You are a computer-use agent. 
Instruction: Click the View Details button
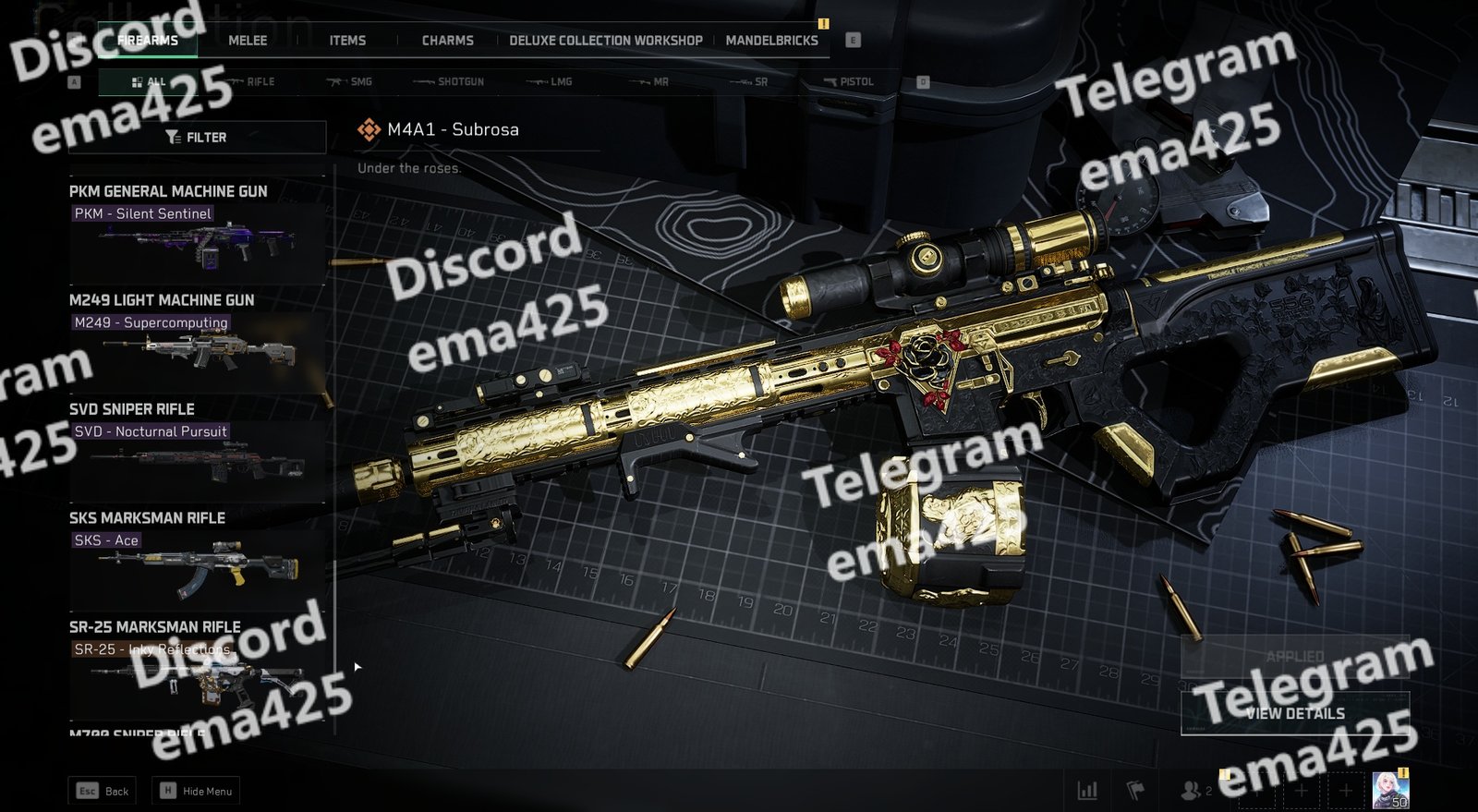(x=1295, y=713)
